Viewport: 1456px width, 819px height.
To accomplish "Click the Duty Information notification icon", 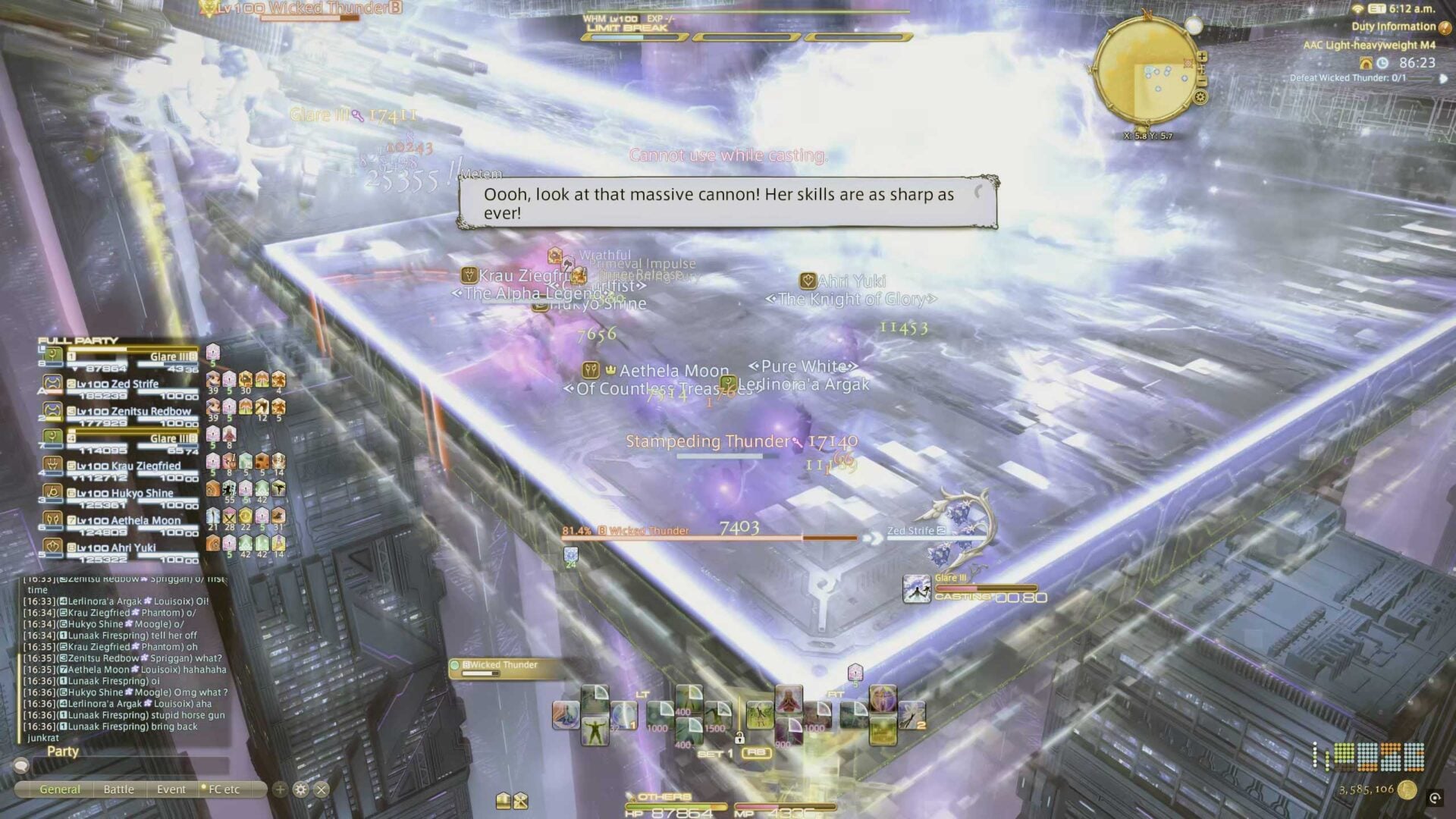I will point(1444,27).
